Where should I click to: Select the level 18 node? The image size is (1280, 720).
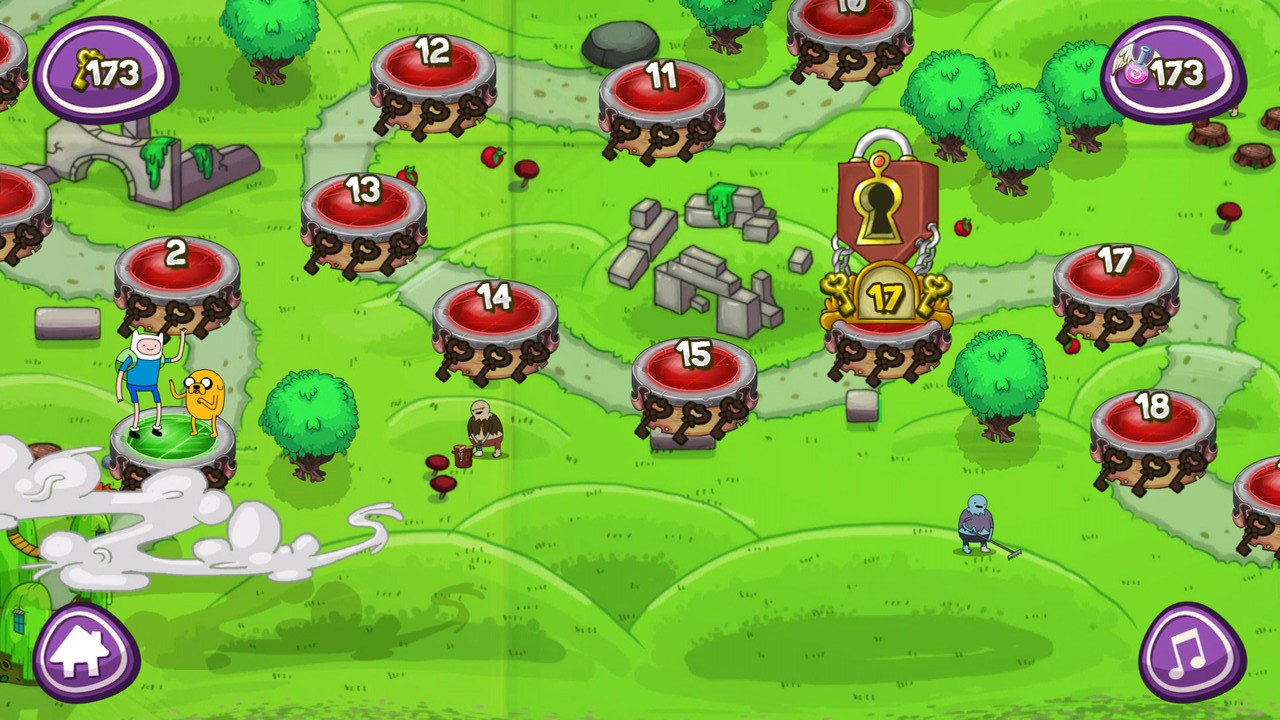[x=1152, y=424]
